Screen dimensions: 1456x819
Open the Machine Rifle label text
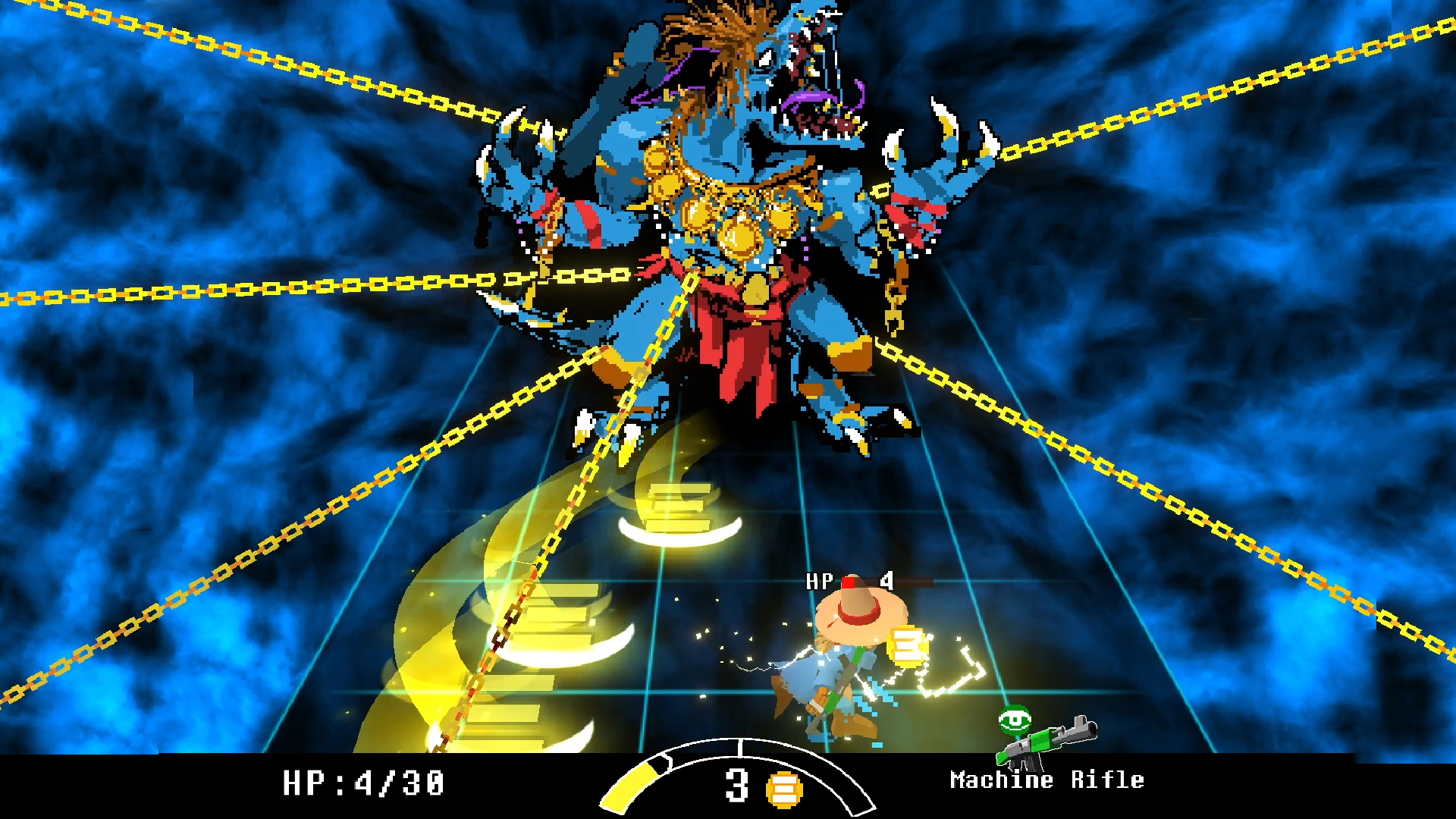click(1046, 780)
